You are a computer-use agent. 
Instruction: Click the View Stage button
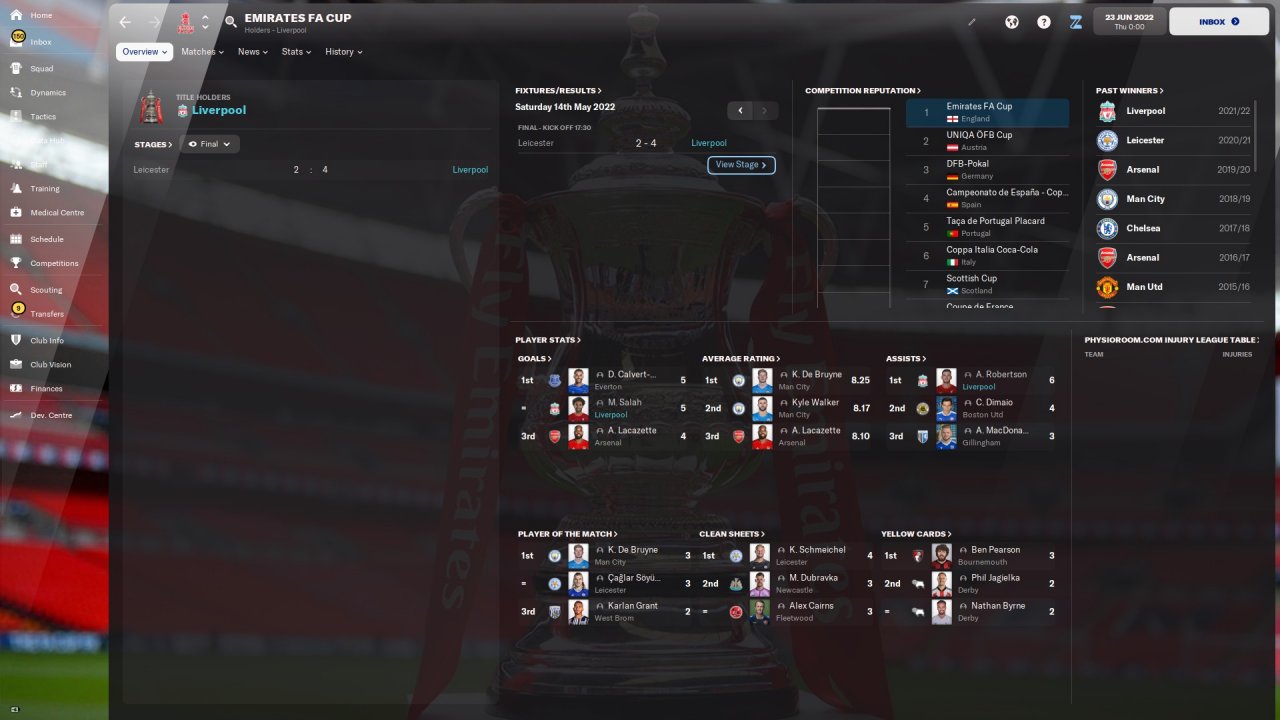click(x=741, y=165)
